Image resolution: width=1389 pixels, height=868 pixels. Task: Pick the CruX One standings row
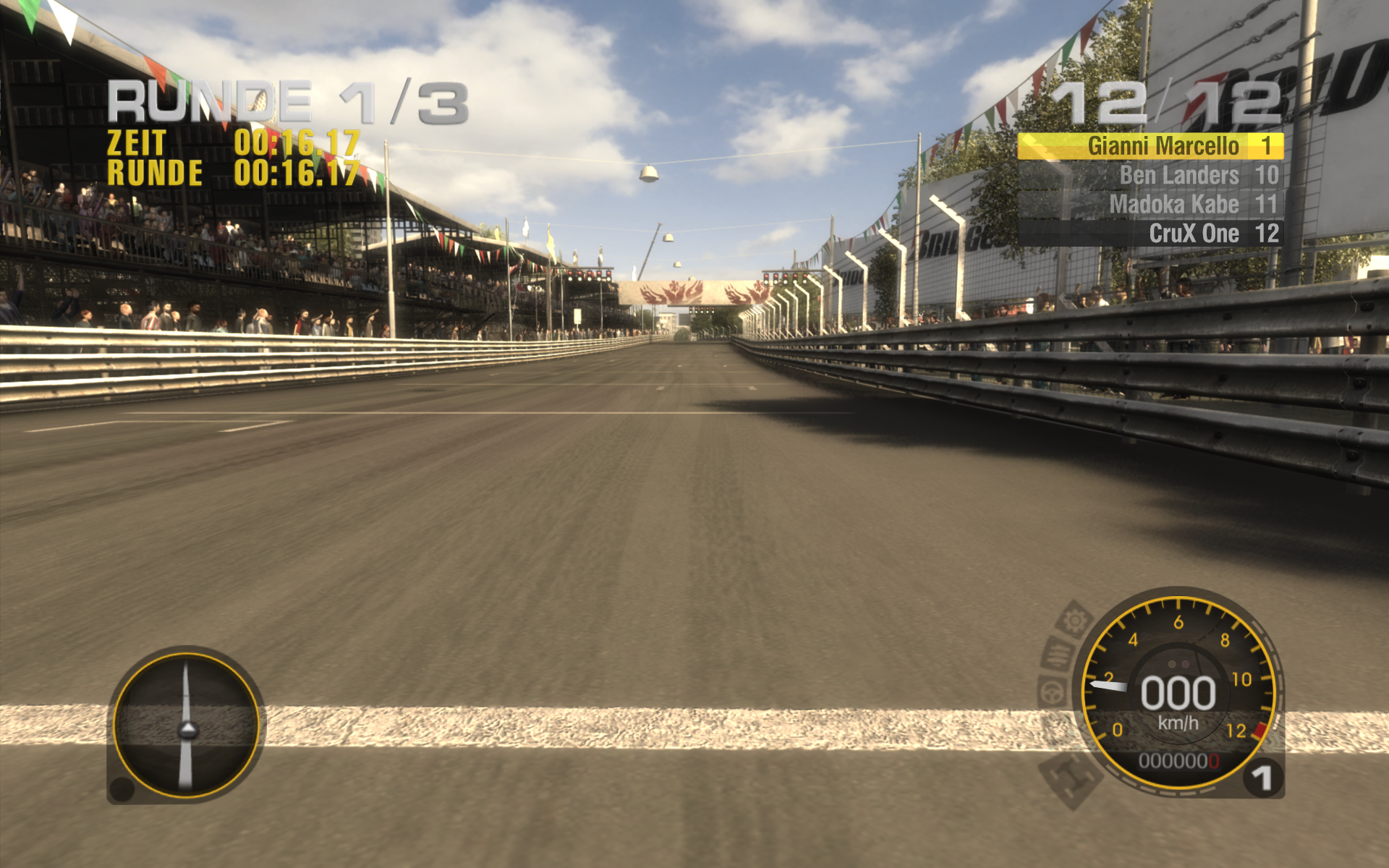coord(1150,234)
